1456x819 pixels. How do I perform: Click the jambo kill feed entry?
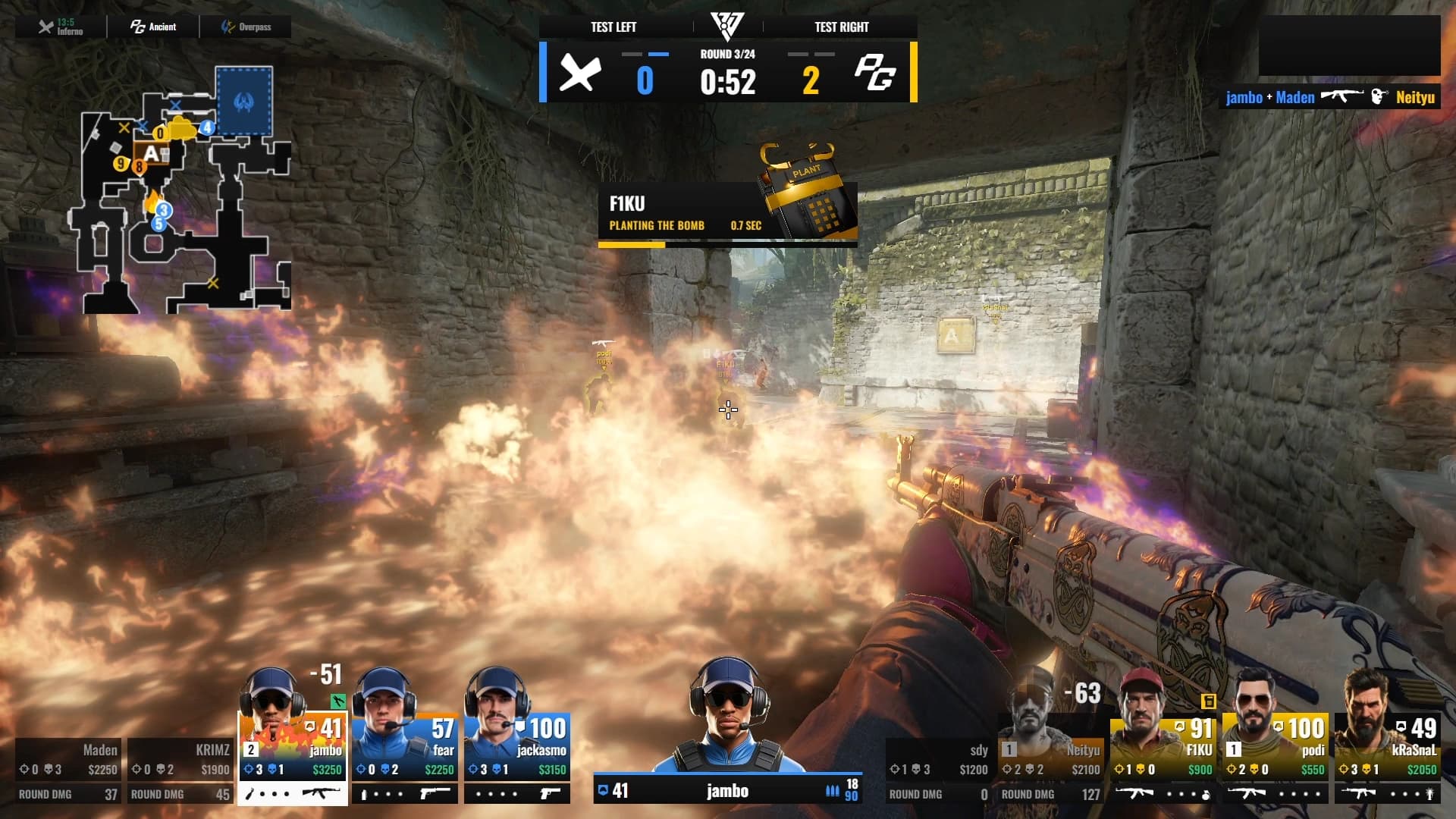click(1330, 97)
